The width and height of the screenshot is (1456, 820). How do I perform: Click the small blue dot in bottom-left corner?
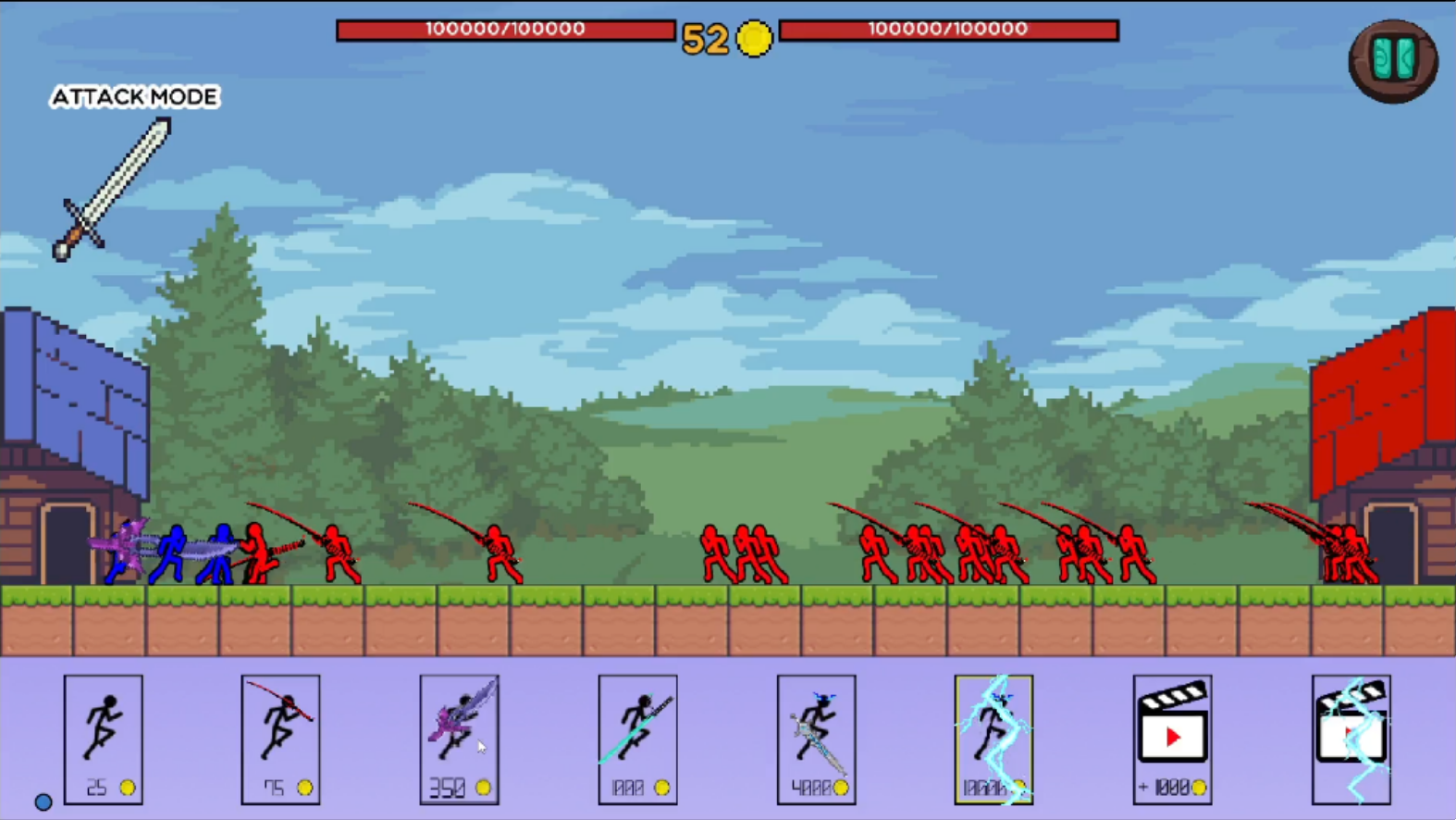[x=43, y=801]
